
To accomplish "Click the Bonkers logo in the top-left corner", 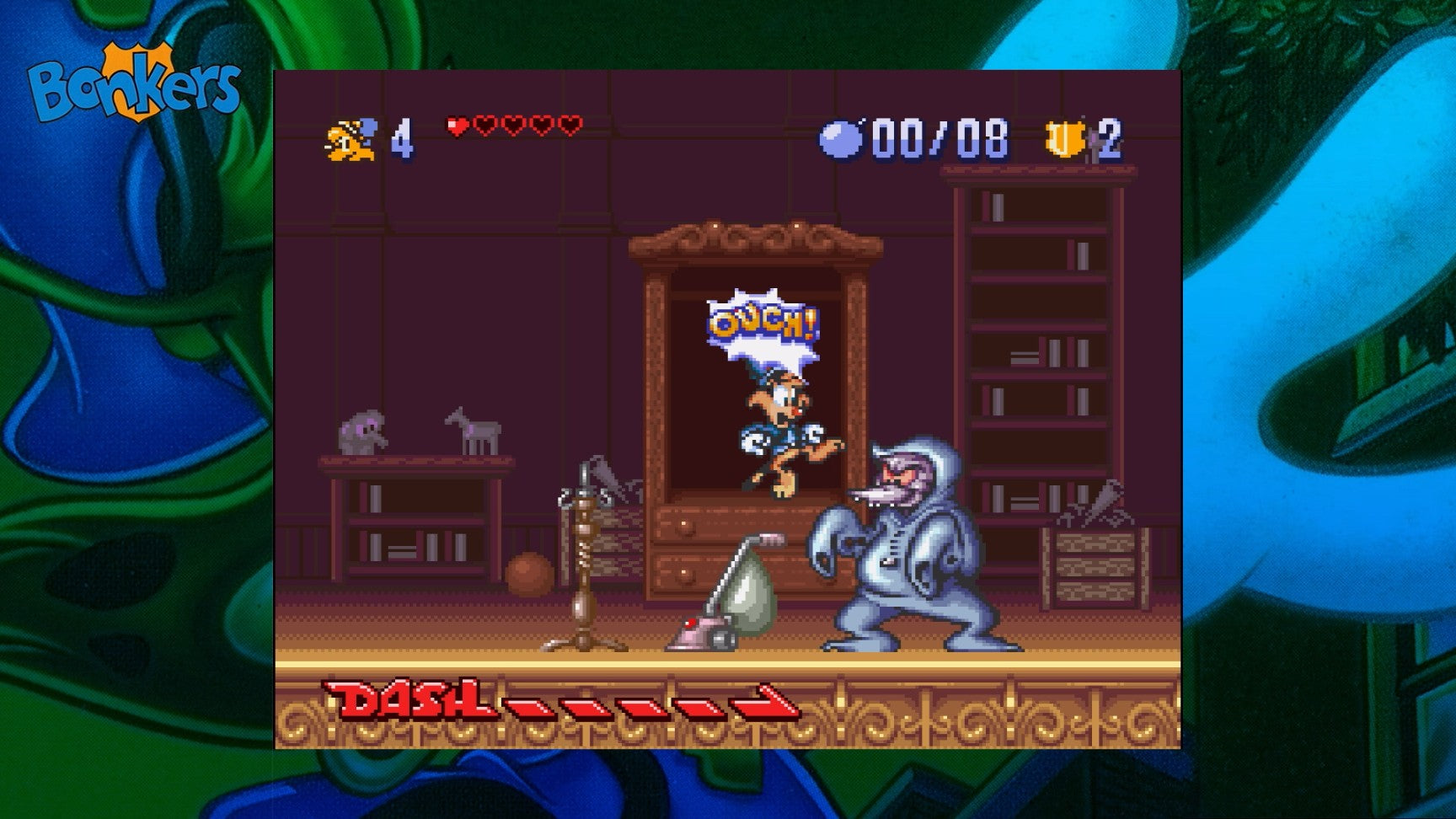I will pyautogui.click(x=135, y=80).
